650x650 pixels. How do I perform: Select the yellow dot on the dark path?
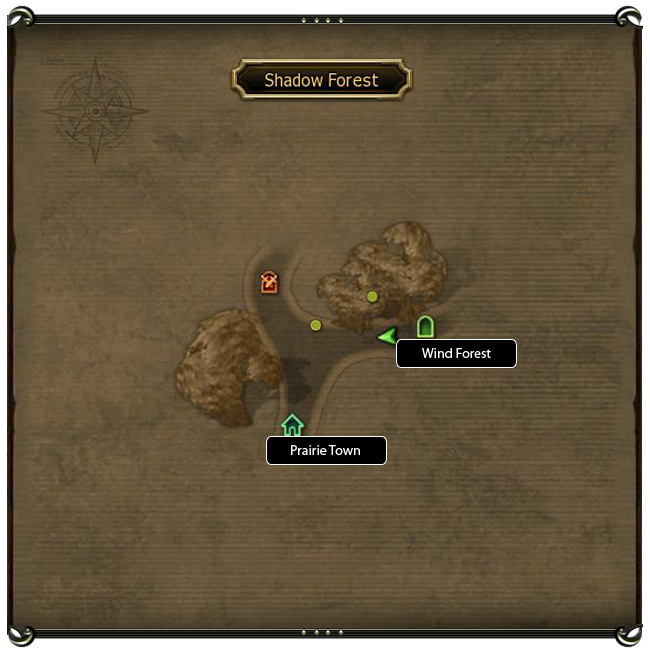[316, 325]
